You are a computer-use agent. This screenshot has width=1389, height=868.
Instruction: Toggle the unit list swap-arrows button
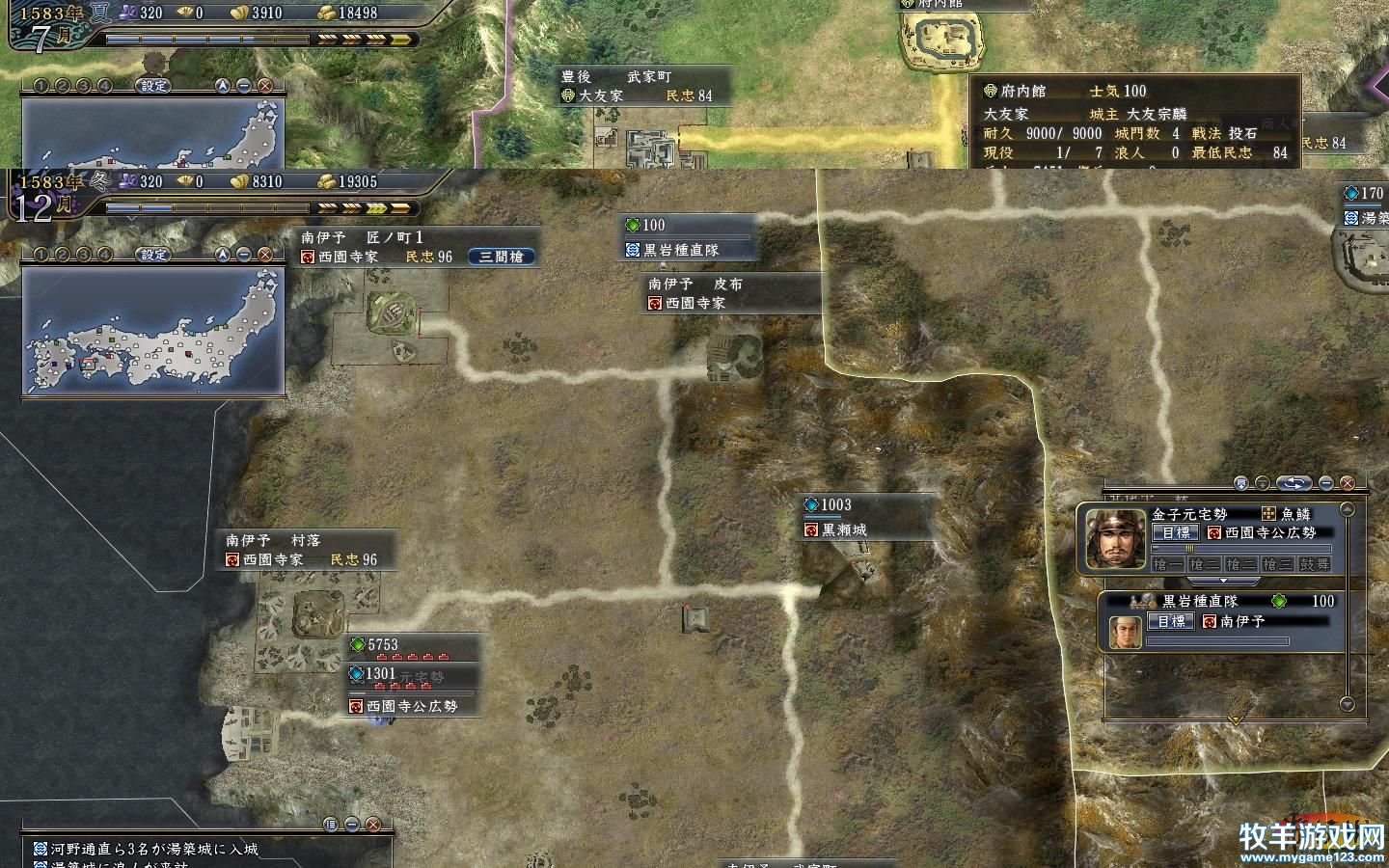coord(1294,483)
